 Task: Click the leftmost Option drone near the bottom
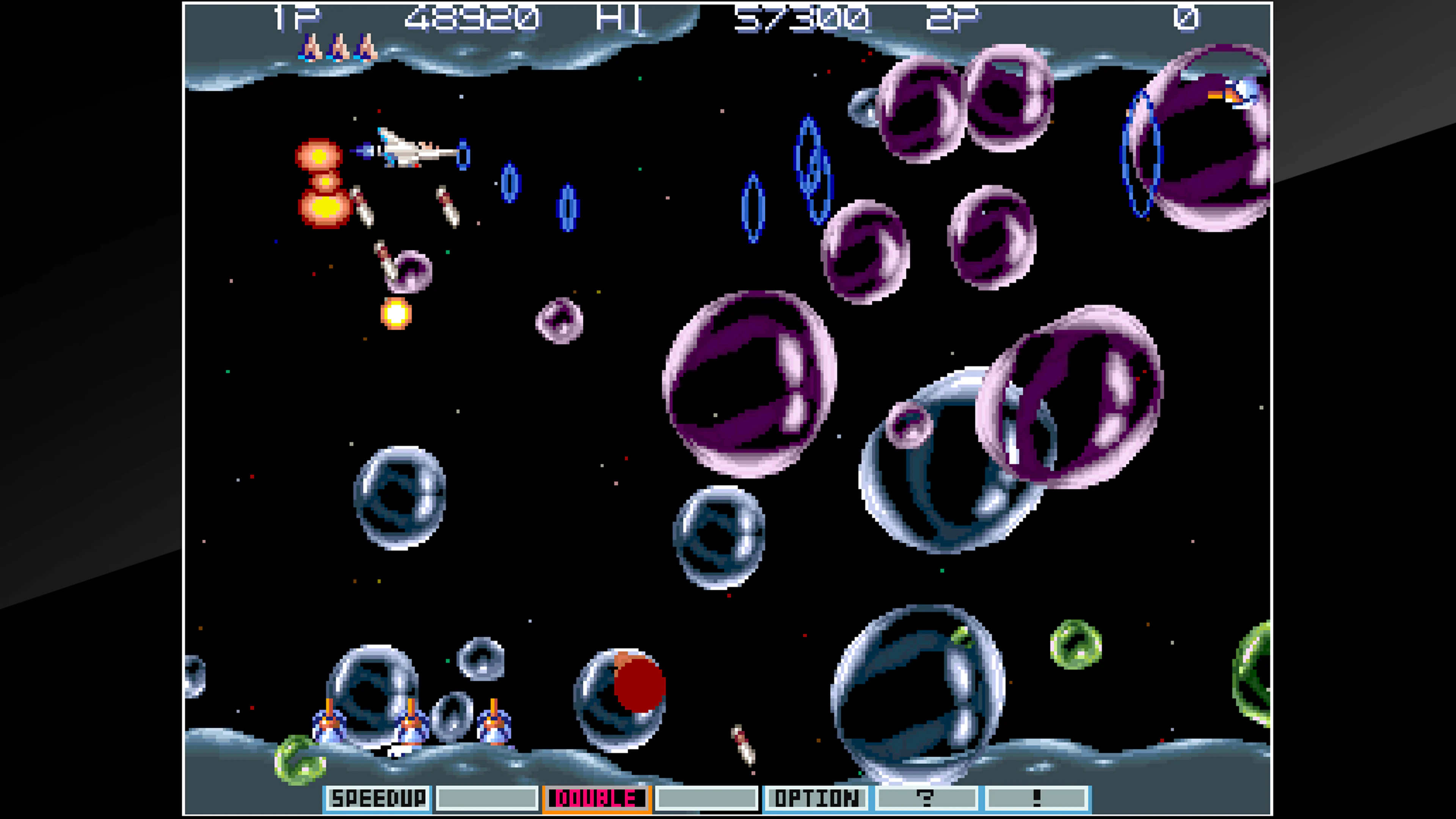pyautogui.click(x=329, y=722)
